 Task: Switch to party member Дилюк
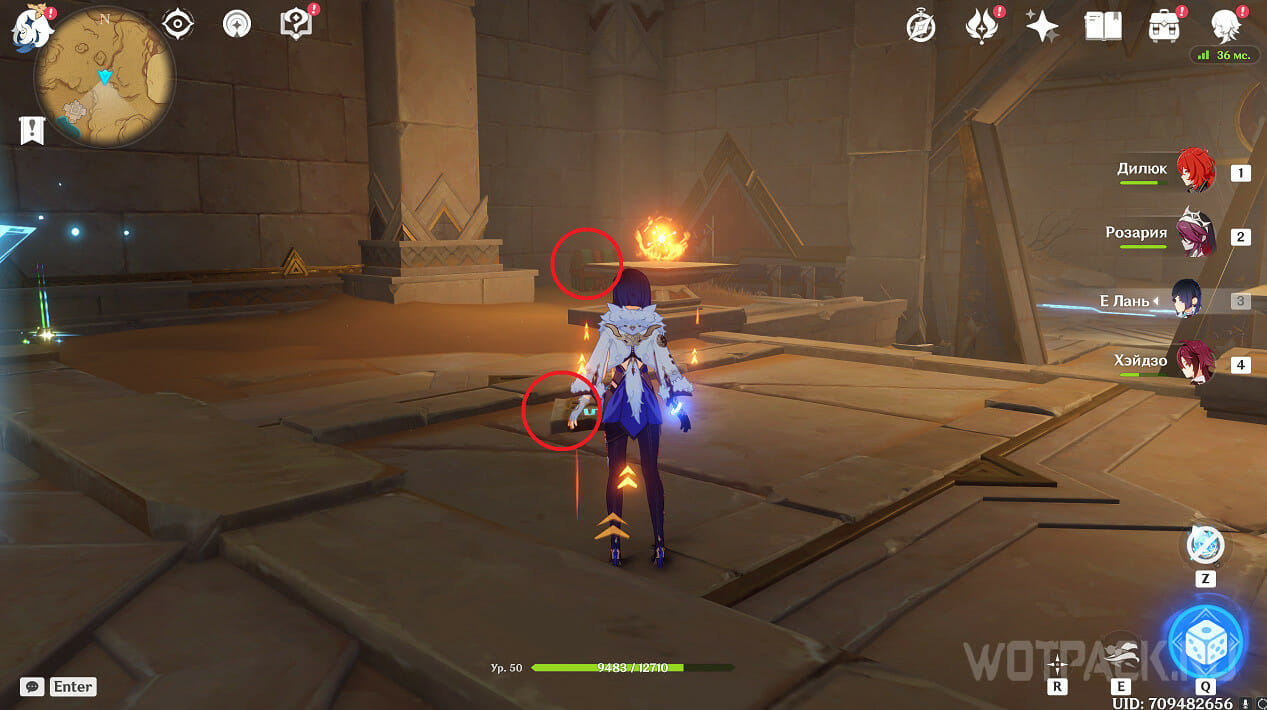coord(1194,171)
